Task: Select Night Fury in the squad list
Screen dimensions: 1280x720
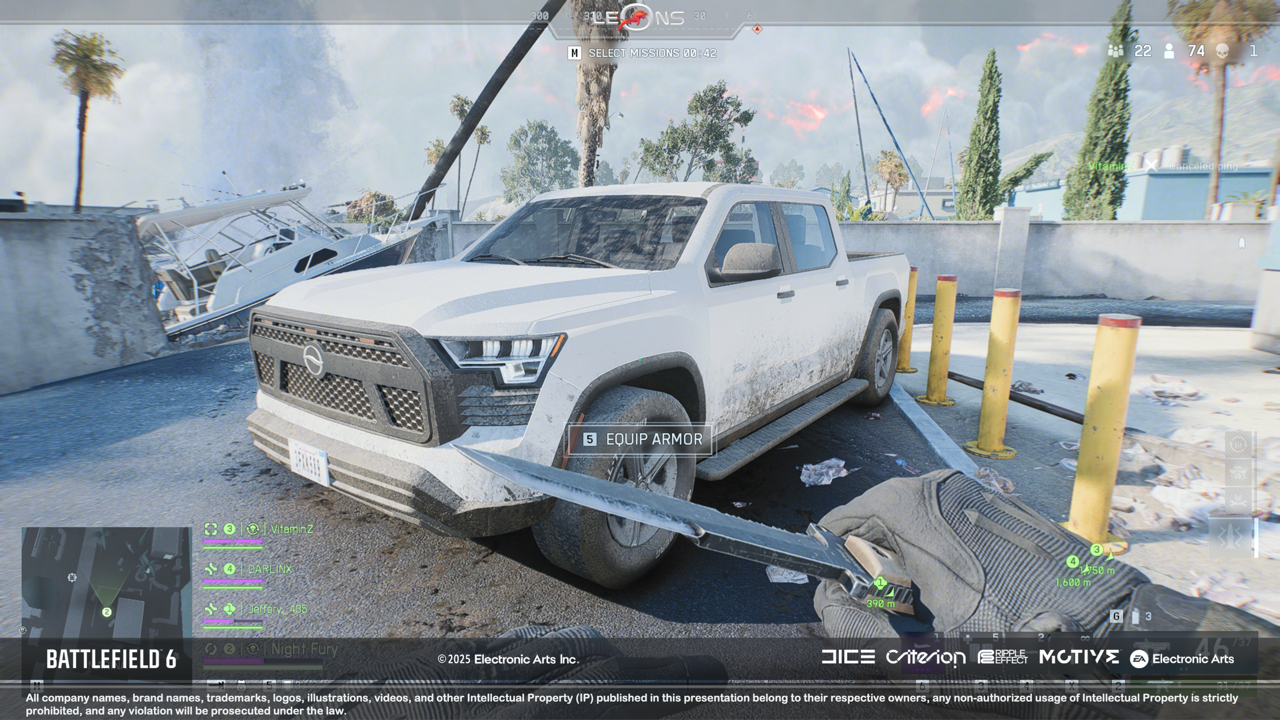Action: [x=302, y=649]
